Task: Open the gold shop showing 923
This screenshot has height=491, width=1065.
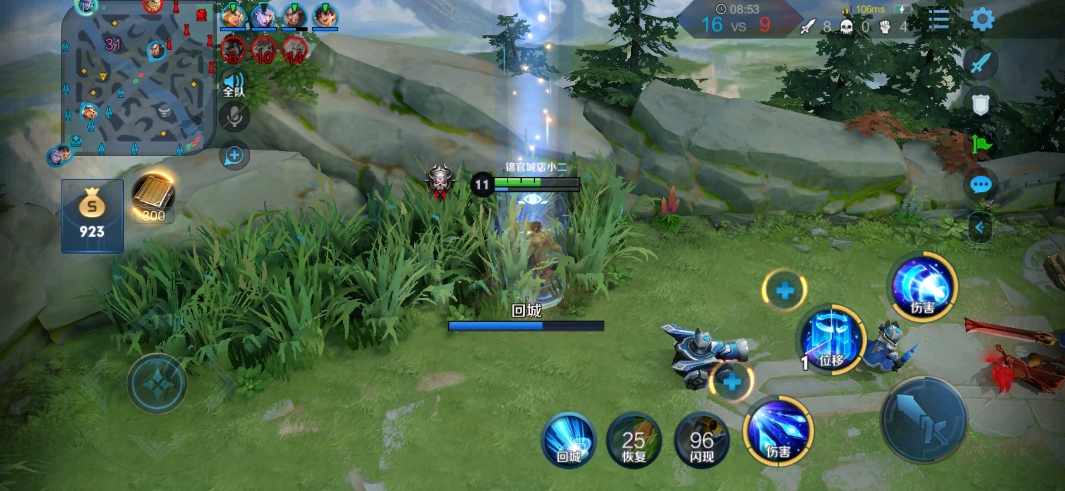Action: coord(92,215)
